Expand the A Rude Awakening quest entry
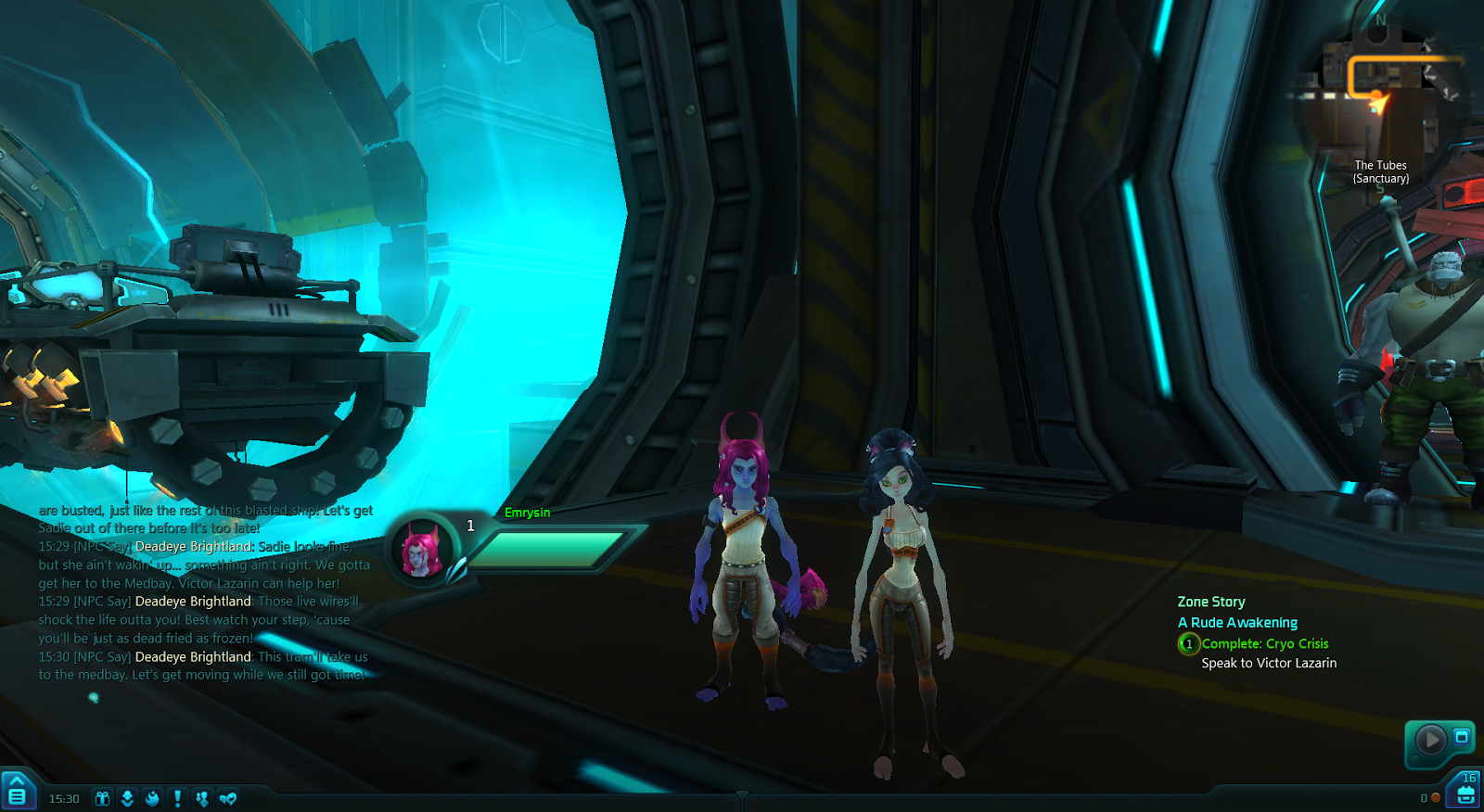This screenshot has height=812, width=1484. click(1238, 622)
